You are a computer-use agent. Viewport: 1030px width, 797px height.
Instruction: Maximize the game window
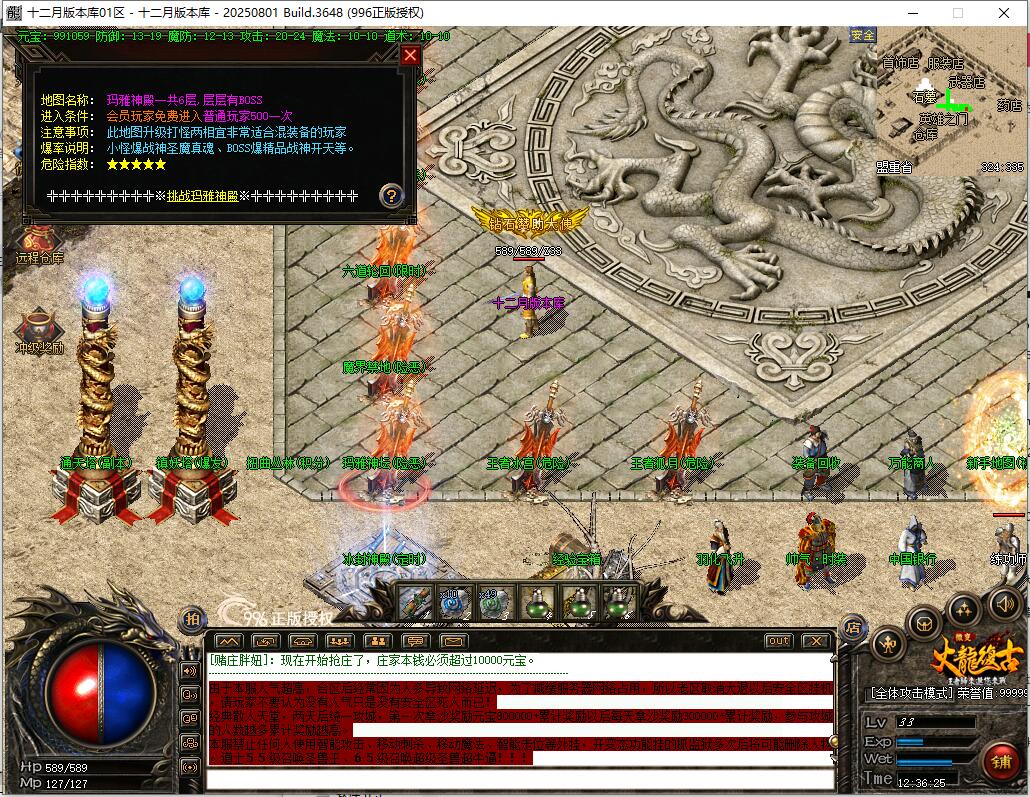point(957,12)
